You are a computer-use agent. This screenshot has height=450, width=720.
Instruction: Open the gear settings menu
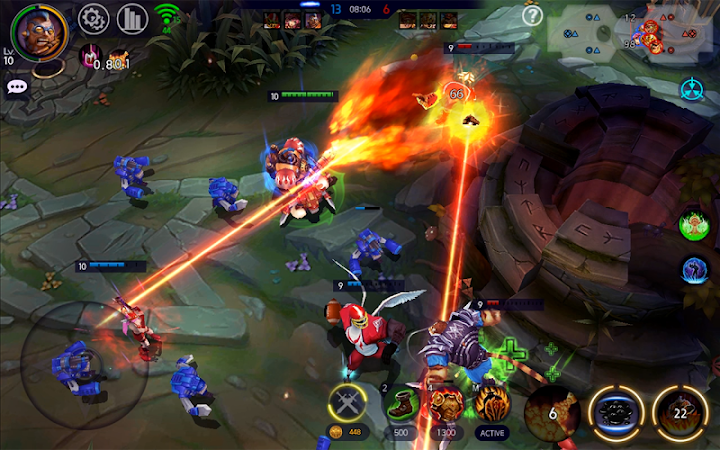coord(93,18)
